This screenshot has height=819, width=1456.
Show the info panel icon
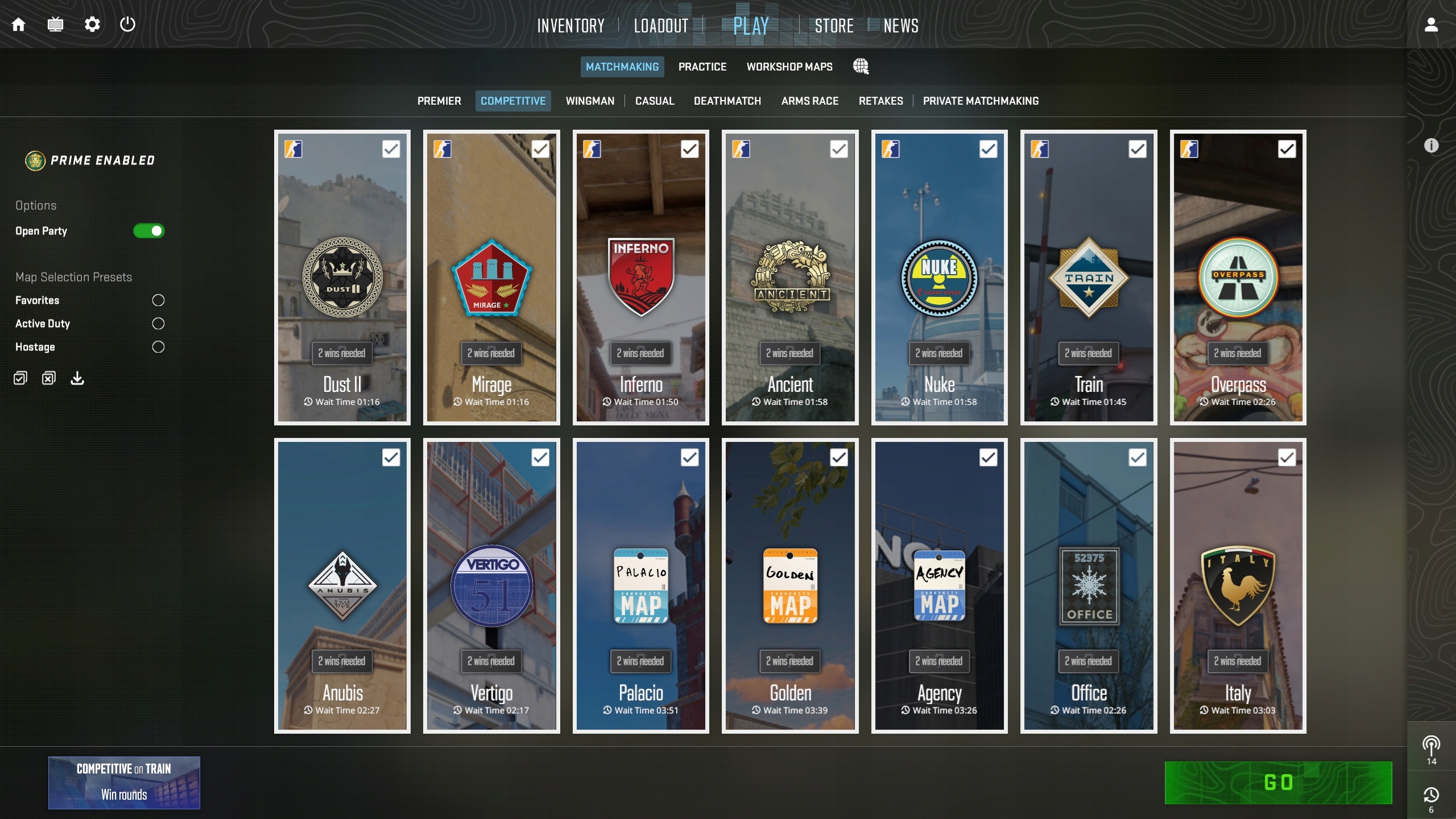(1431, 146)
